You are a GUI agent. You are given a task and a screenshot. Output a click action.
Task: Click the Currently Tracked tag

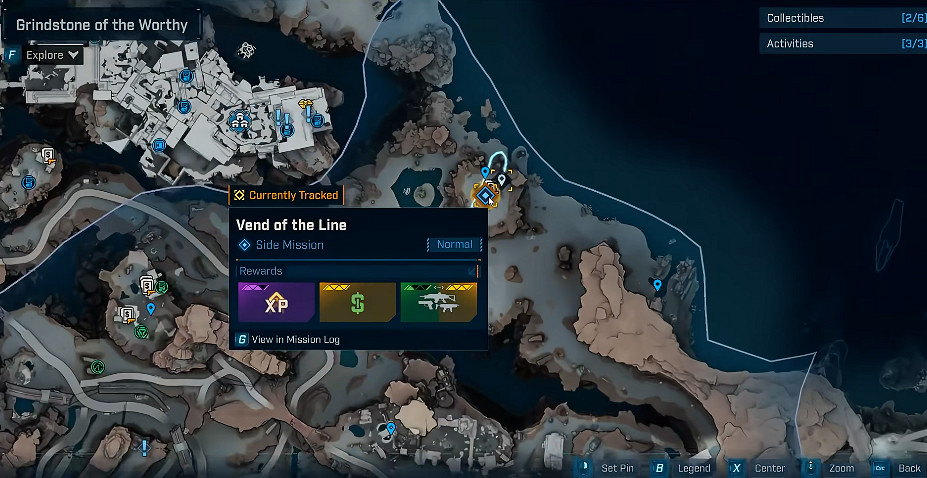click(286, 196)
